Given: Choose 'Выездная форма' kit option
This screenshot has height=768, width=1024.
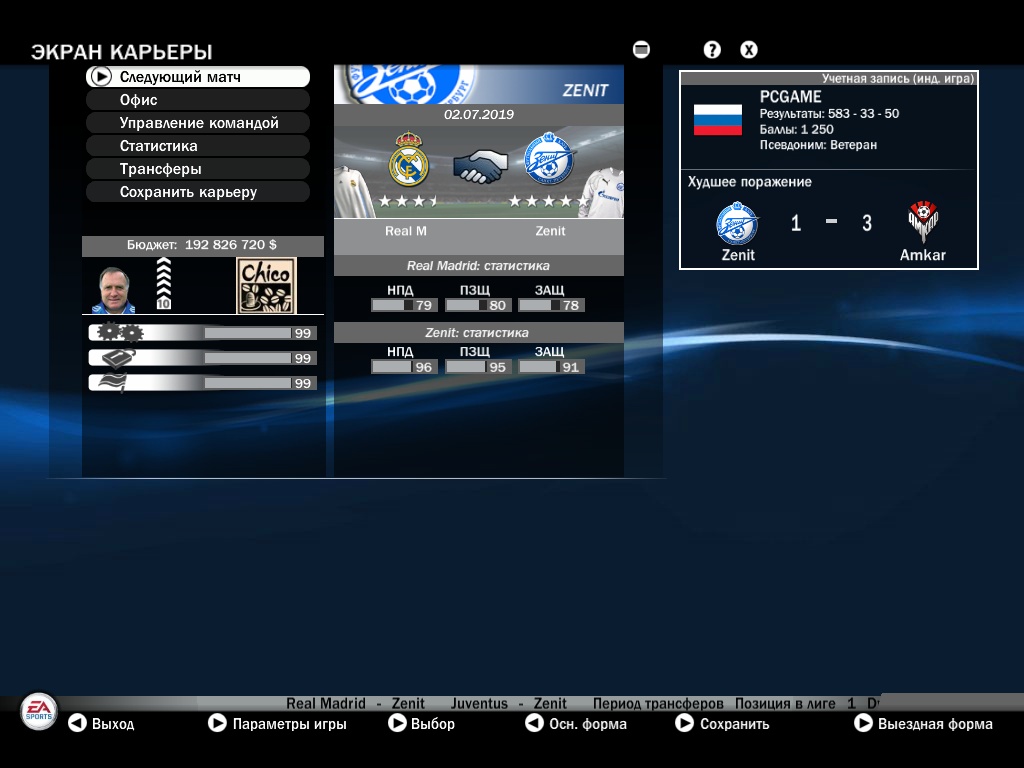Looking at the screenshot, I should 924,724.
